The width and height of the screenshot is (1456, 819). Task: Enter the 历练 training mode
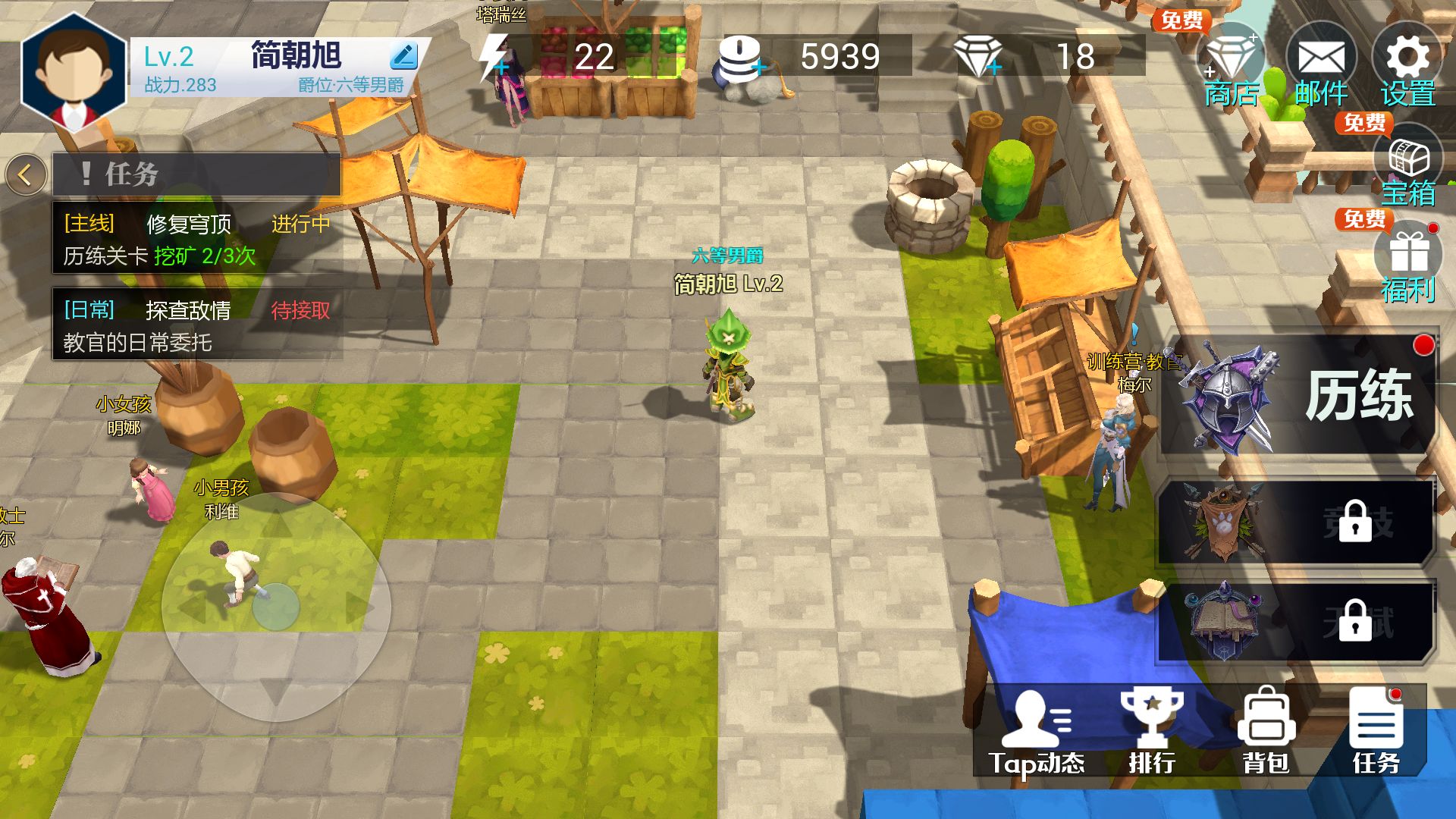point(1298,396)
